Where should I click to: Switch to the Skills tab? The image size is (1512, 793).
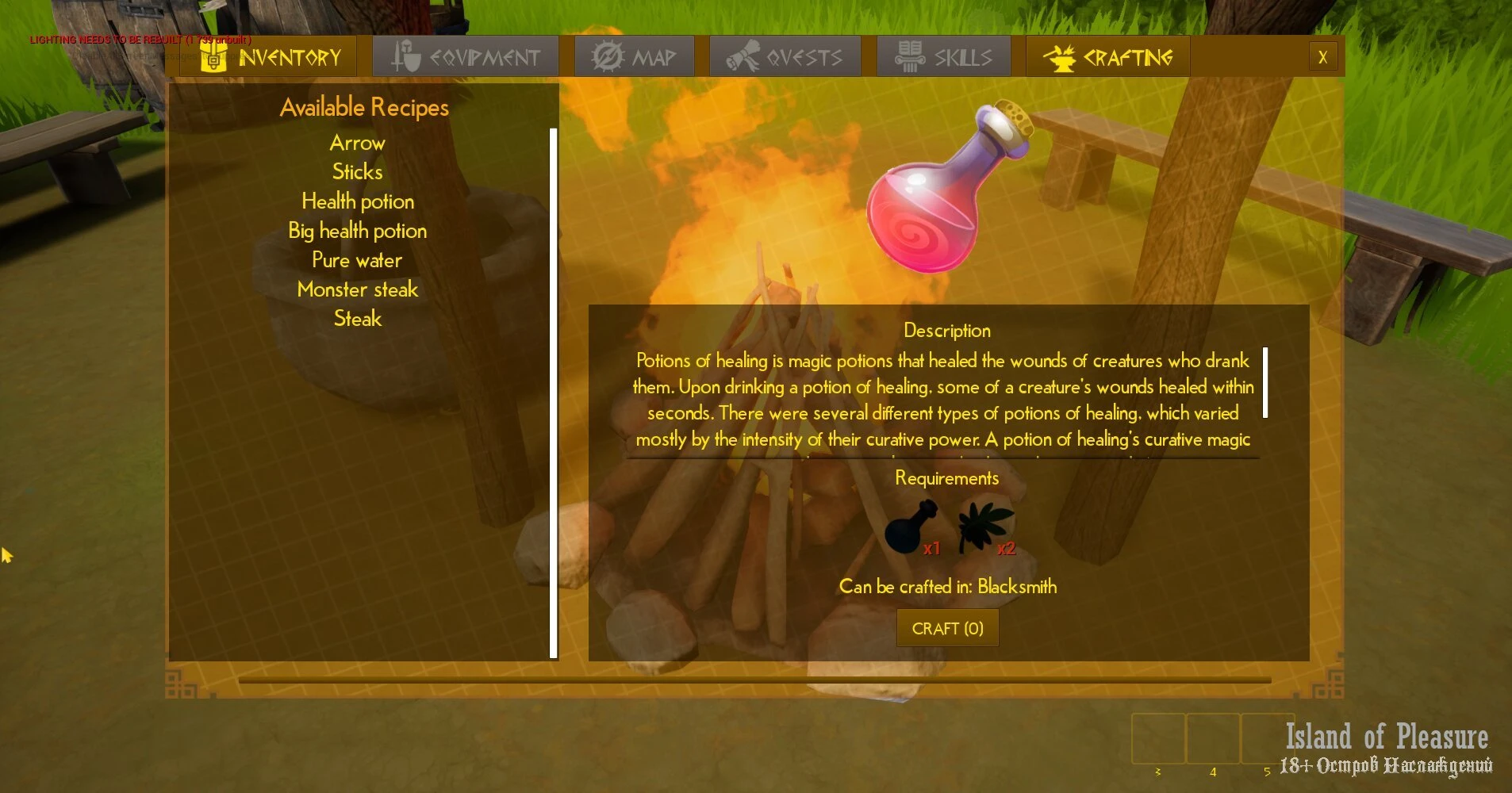pos(943,57)
